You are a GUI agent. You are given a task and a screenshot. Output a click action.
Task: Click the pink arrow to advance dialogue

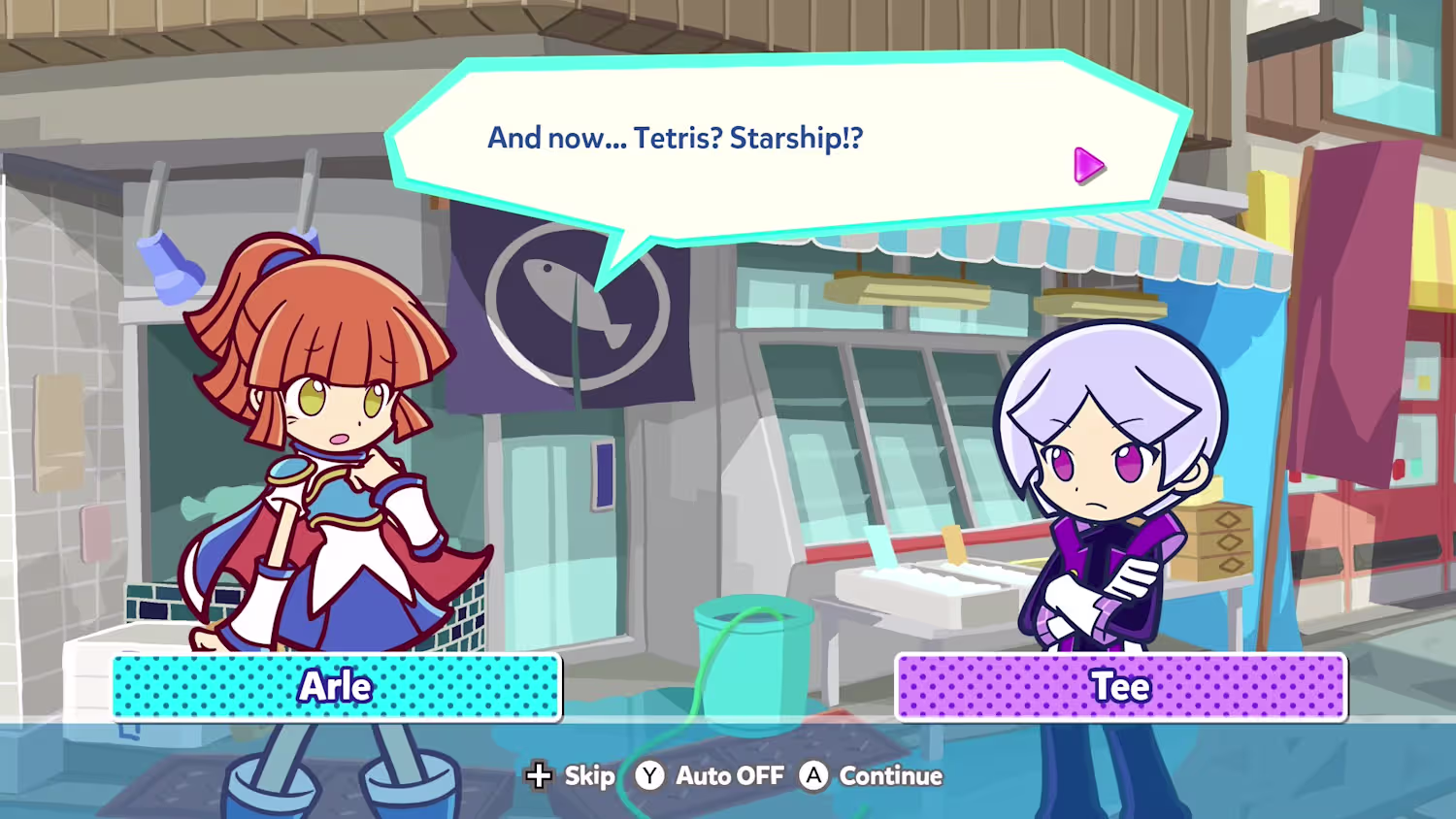(x=1088, y=166)
